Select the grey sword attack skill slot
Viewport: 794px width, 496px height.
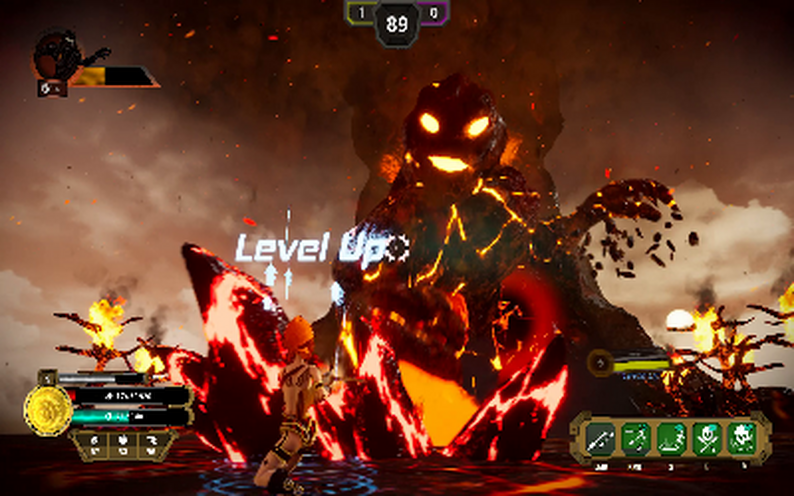[601, 437]
